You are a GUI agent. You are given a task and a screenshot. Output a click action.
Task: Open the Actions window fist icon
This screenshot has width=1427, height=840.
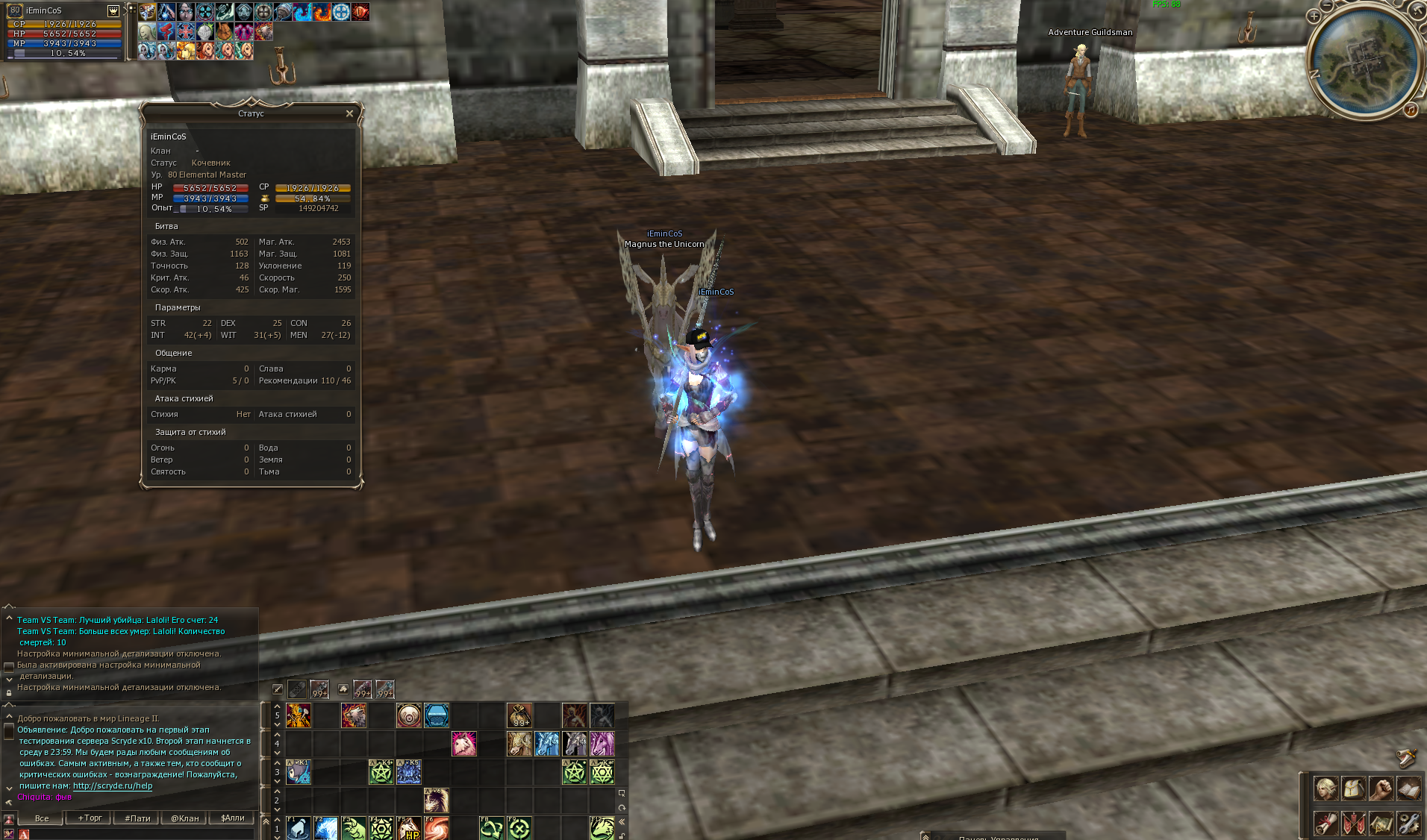pos(1380,789)
